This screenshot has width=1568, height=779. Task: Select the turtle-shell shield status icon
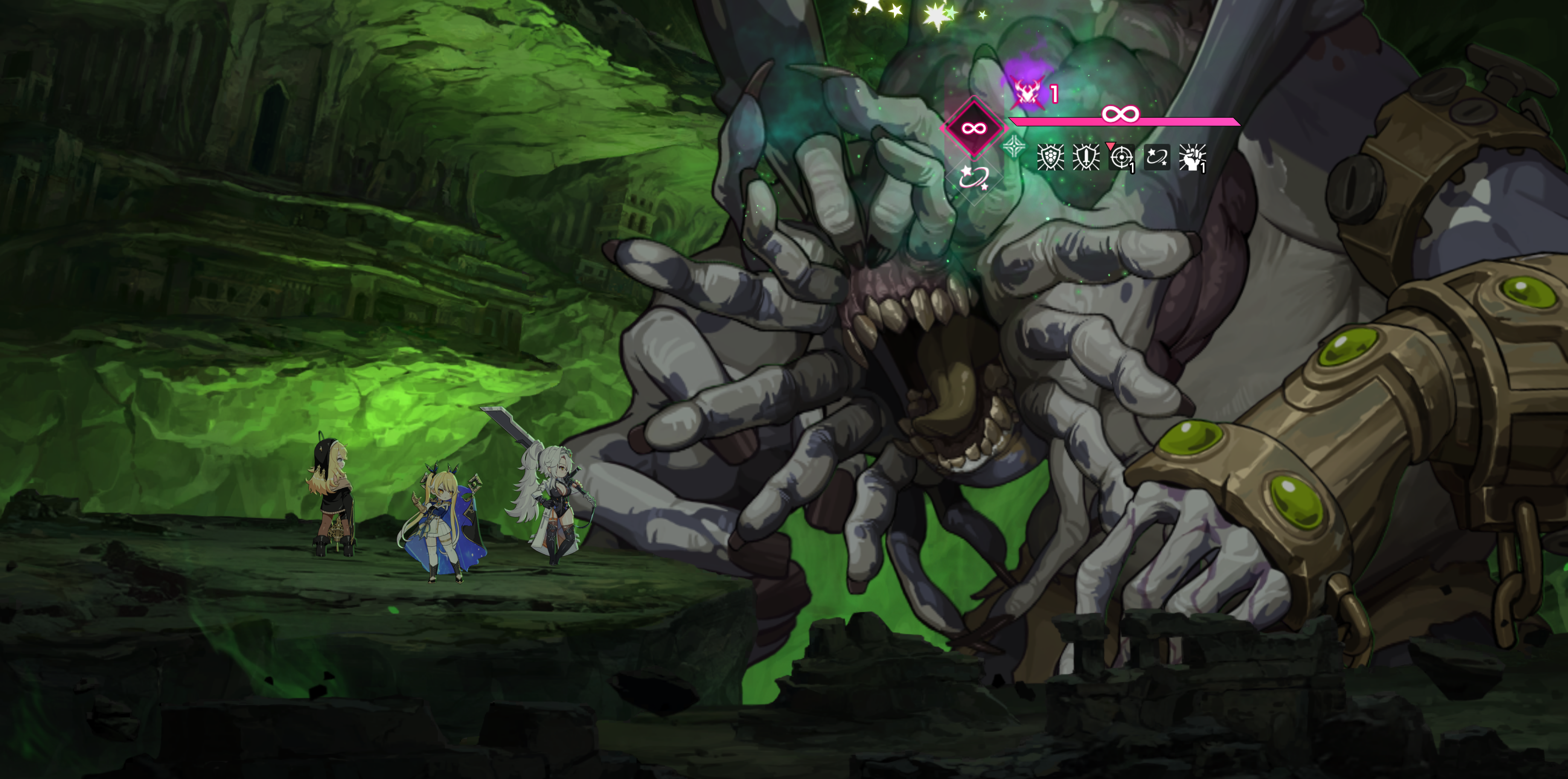[x=1050, y=157]
